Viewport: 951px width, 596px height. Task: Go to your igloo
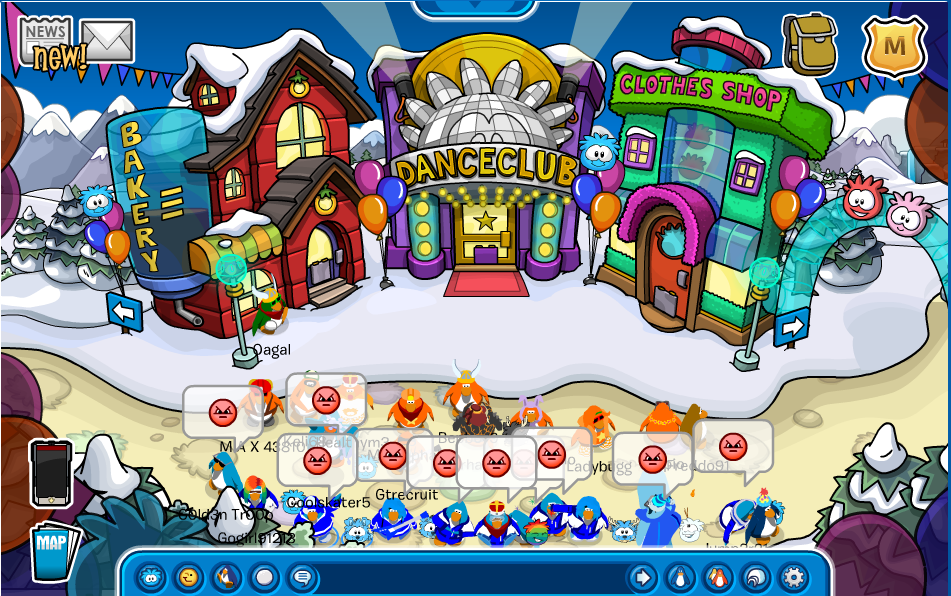756,577
